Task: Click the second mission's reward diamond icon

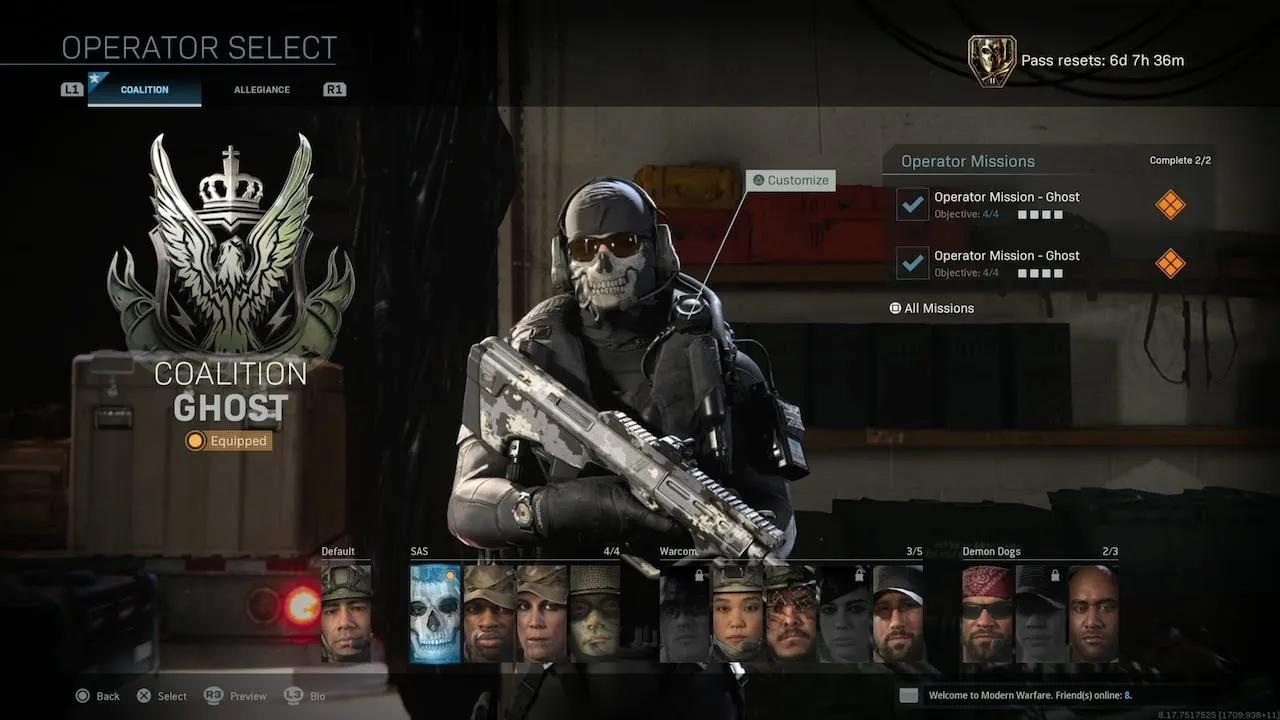Action: click(x=1170, y=263)
